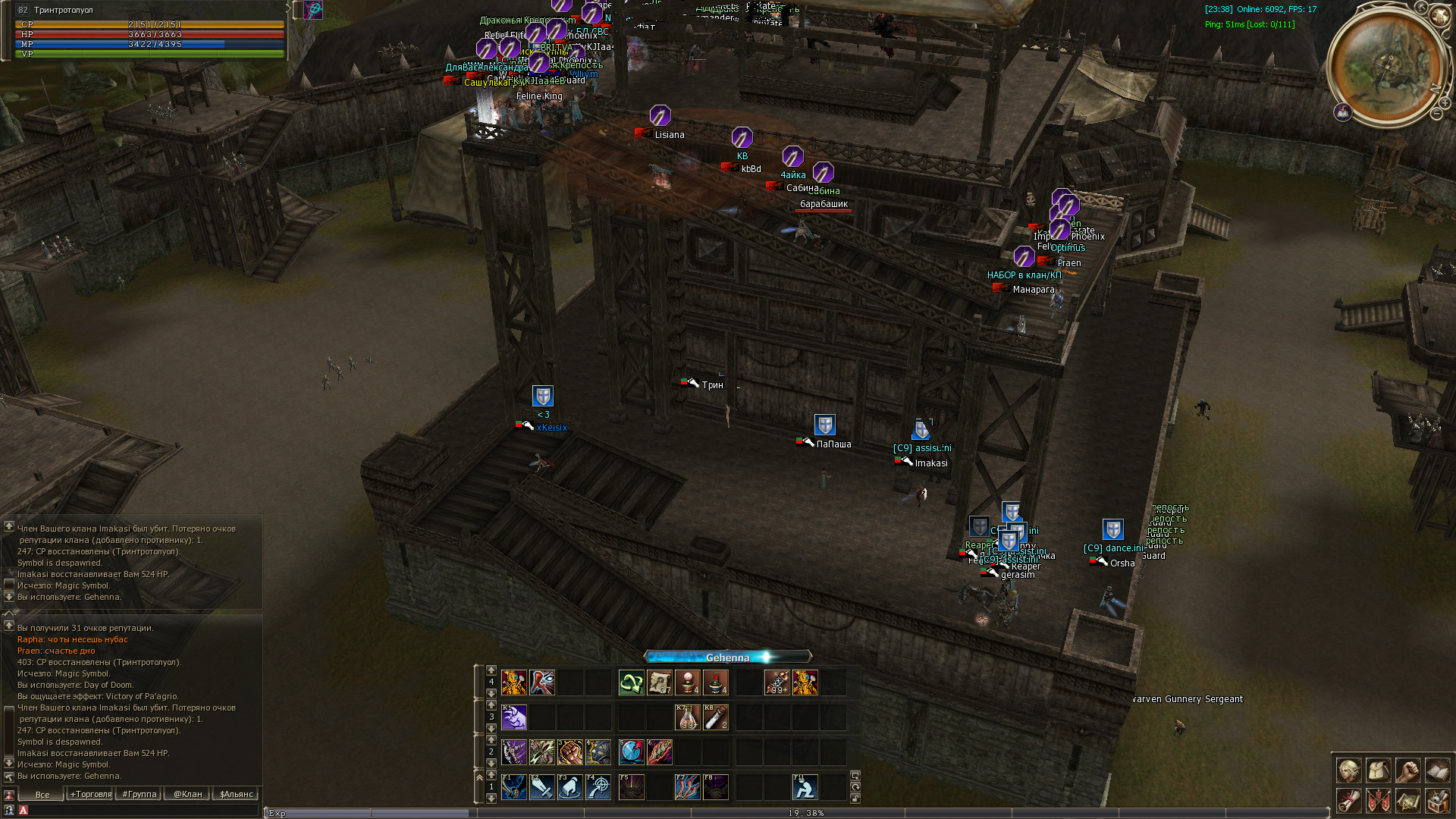Zoom in the minimap with plus button

1445,103
